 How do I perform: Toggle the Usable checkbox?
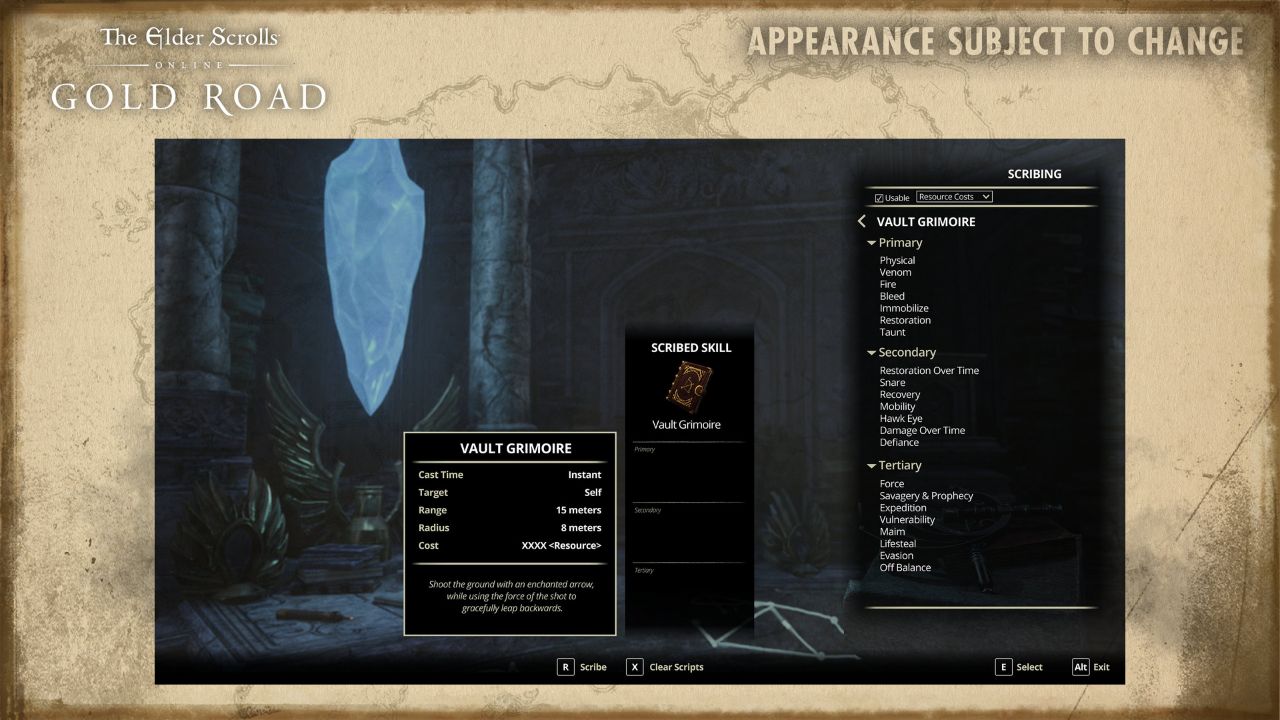[x=878, y=196]
